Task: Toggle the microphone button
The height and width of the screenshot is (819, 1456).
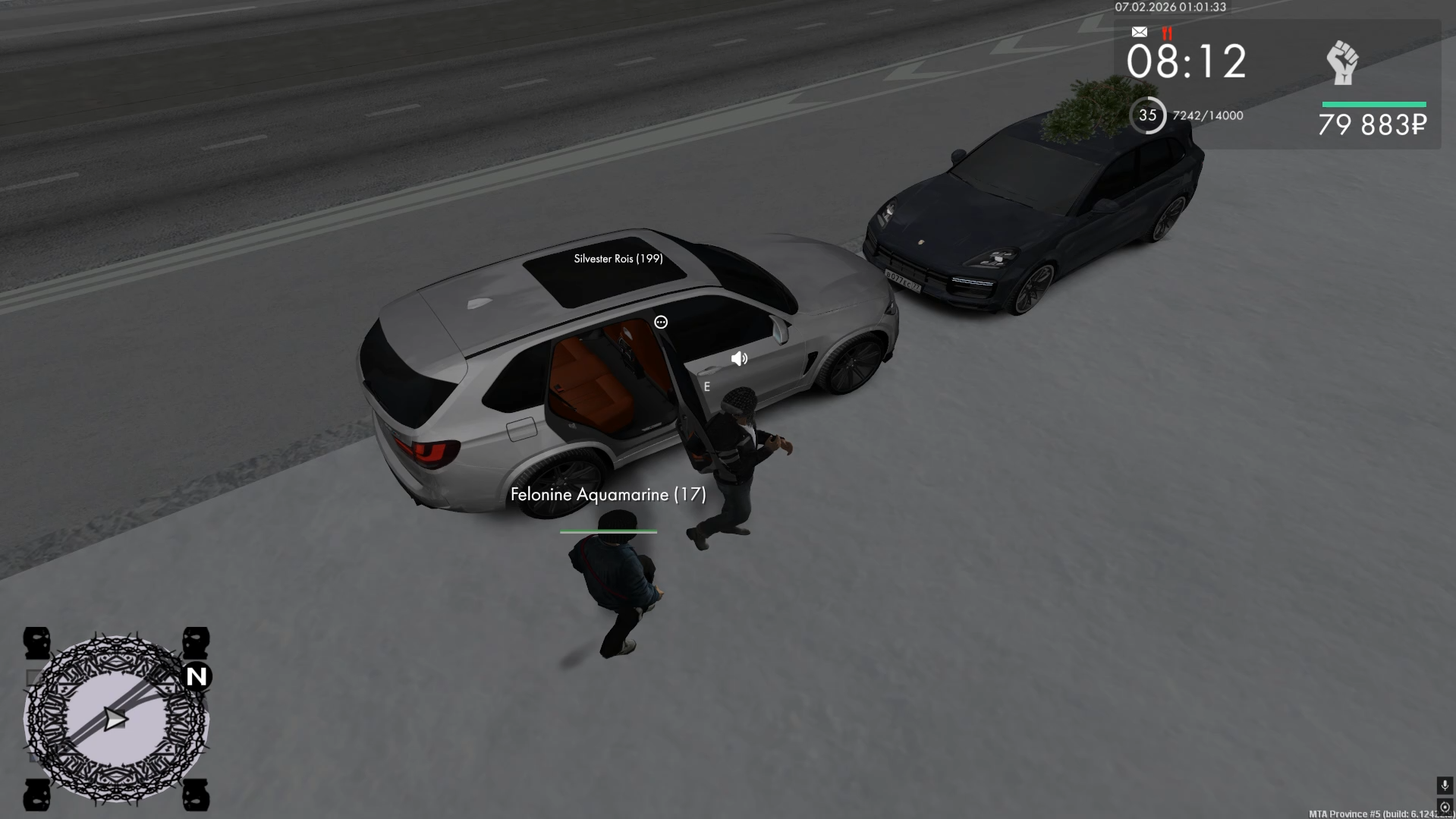Action: [x=1445, y=785]
